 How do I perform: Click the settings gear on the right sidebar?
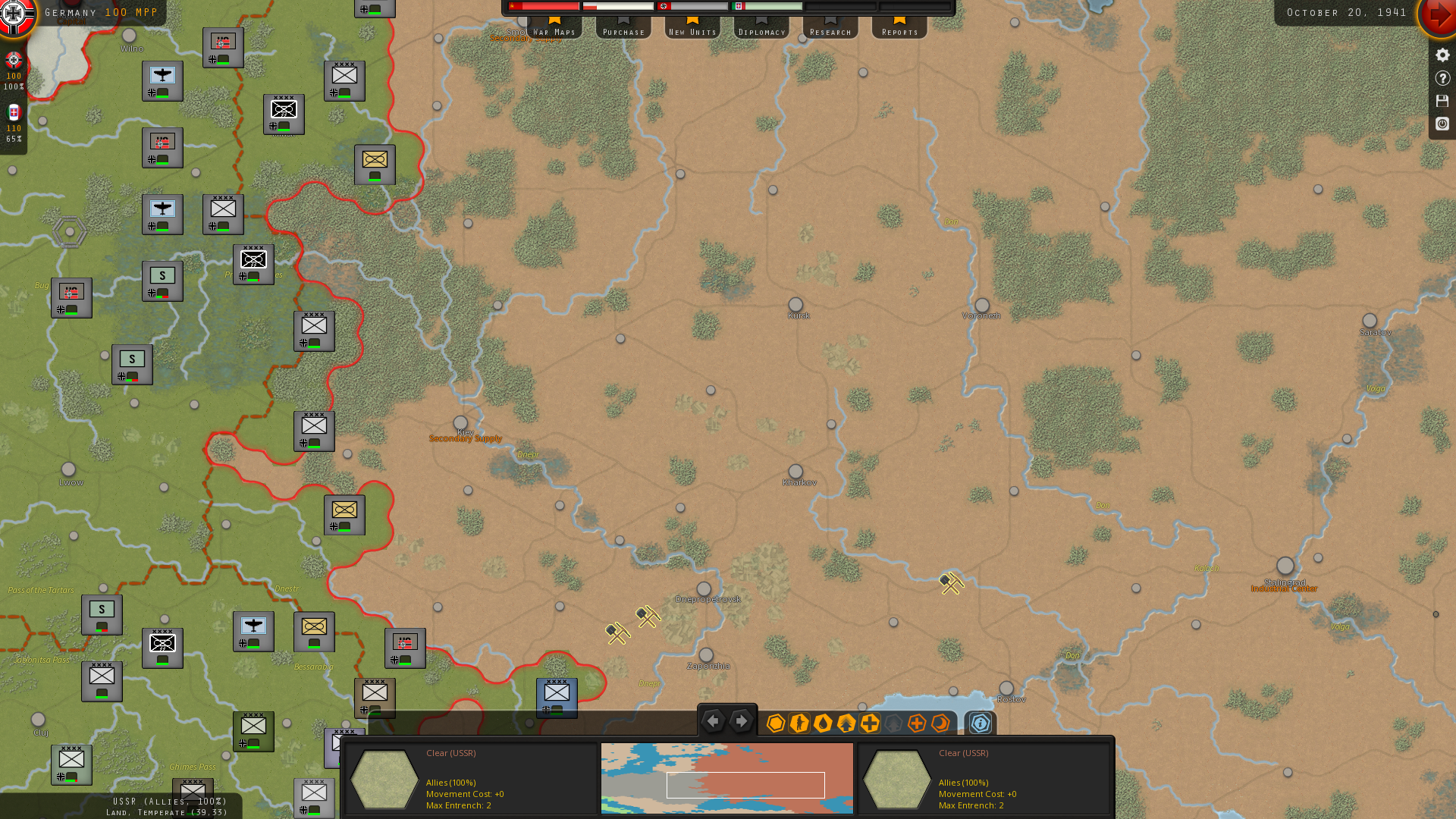pyautogui.click(x=1442, y=55)
